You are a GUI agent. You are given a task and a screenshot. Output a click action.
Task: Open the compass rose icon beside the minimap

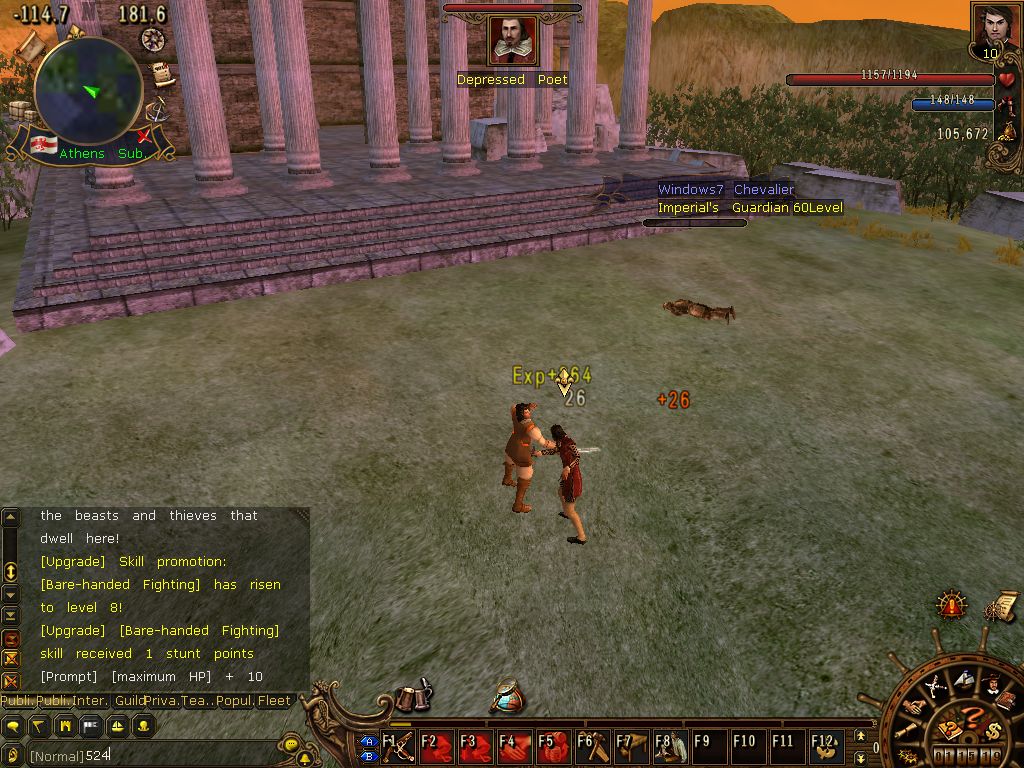pyautogui.click(x=152, y=39)
